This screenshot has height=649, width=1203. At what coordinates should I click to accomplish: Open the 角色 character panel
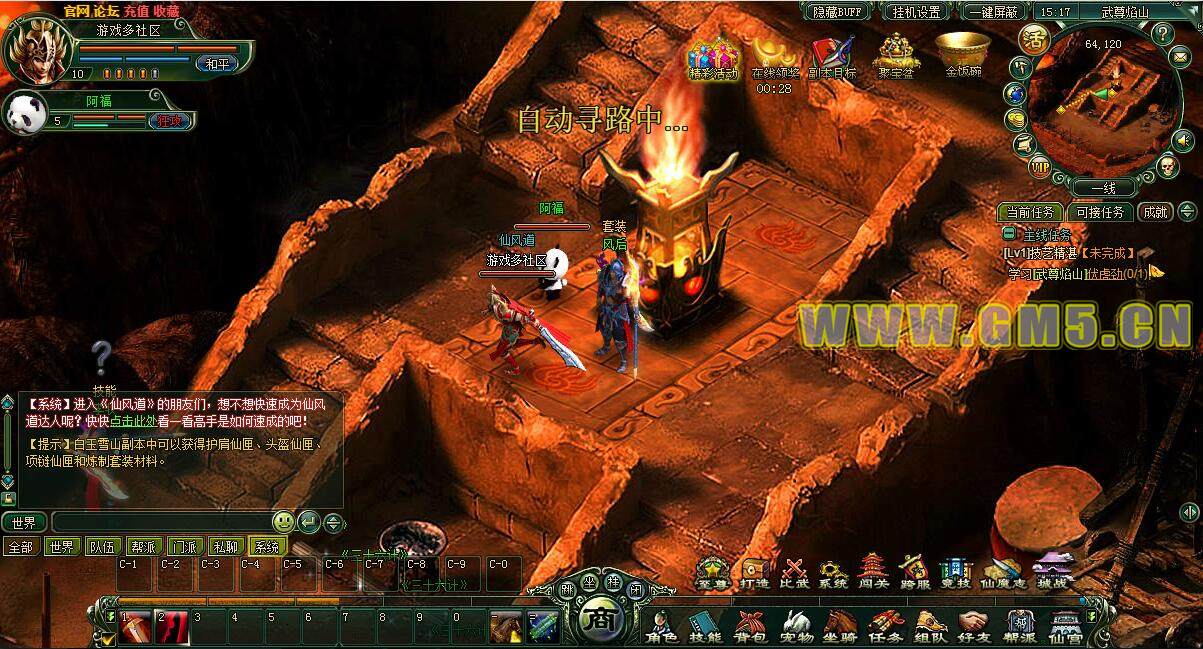tap(662, 625)
